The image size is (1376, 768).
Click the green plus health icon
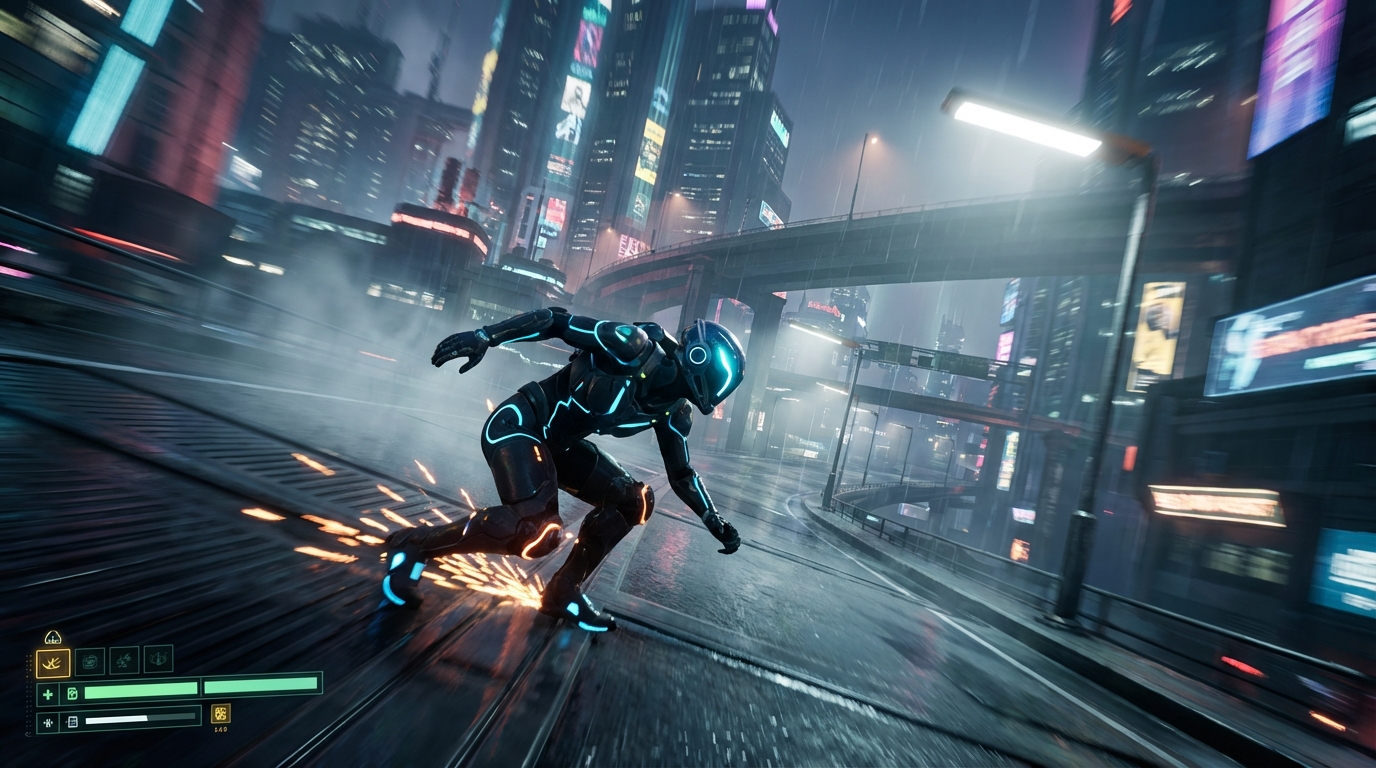coord(48,694)
